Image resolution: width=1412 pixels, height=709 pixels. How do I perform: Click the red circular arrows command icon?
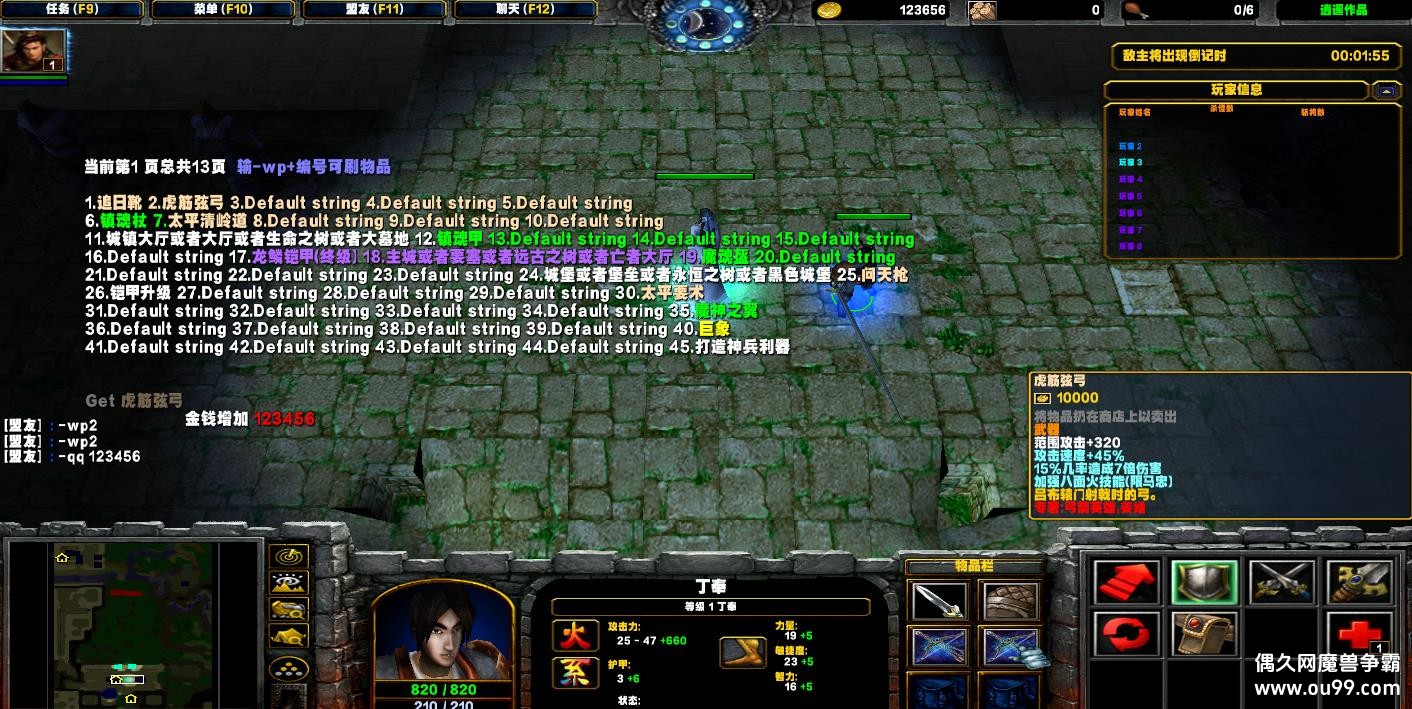click(1127, 634)
